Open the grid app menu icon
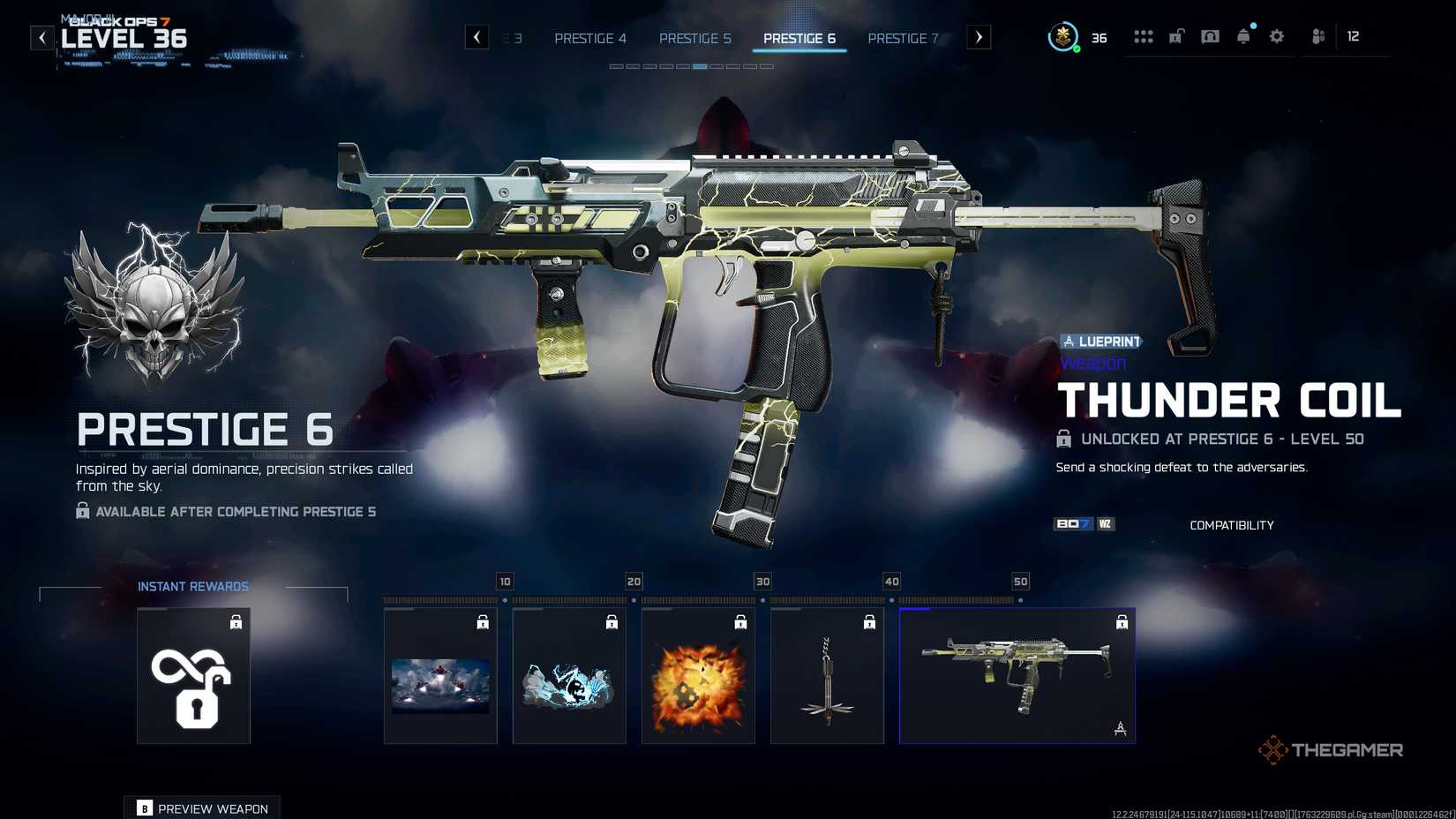This screenshot has height=819, width=1456. [x=1144, y=36]
